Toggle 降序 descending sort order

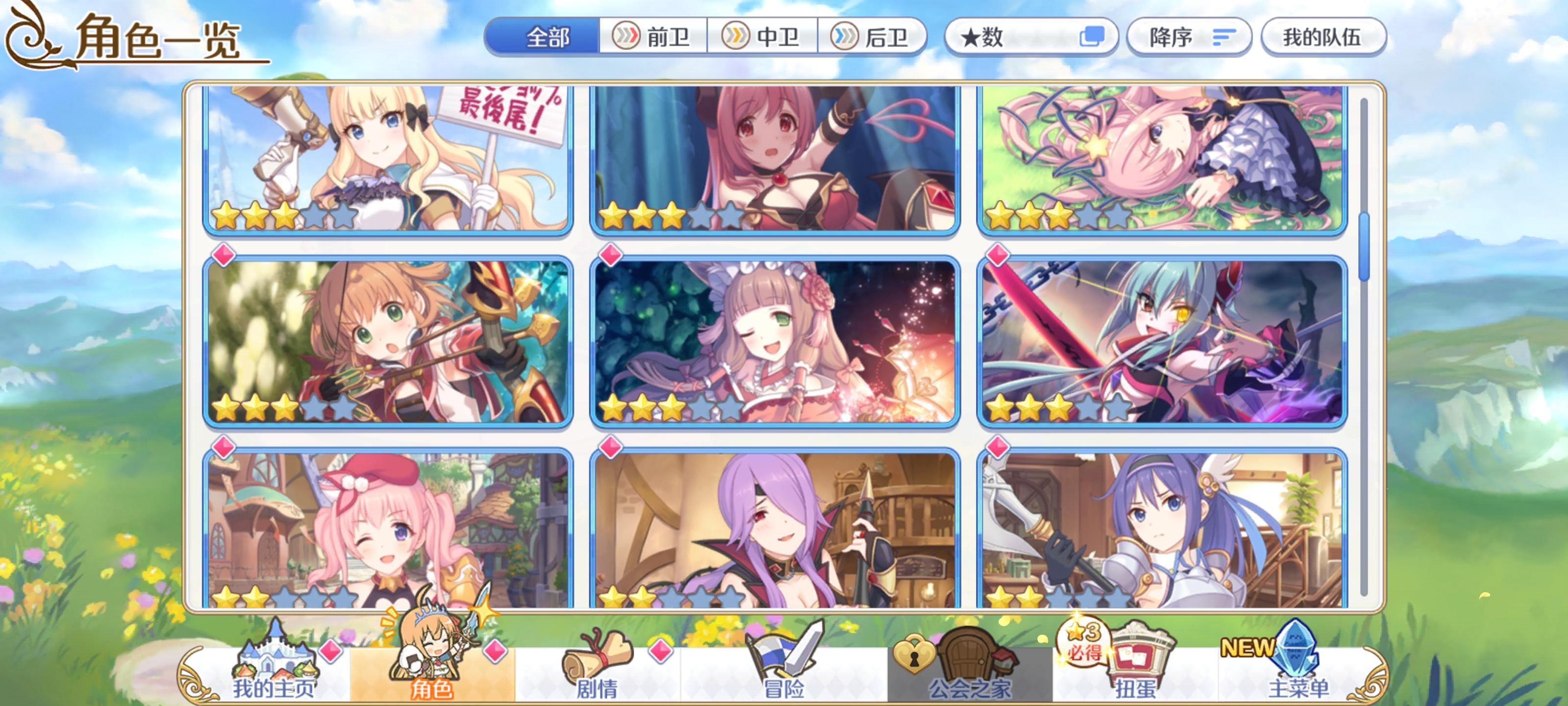[x=1189, y=37]
